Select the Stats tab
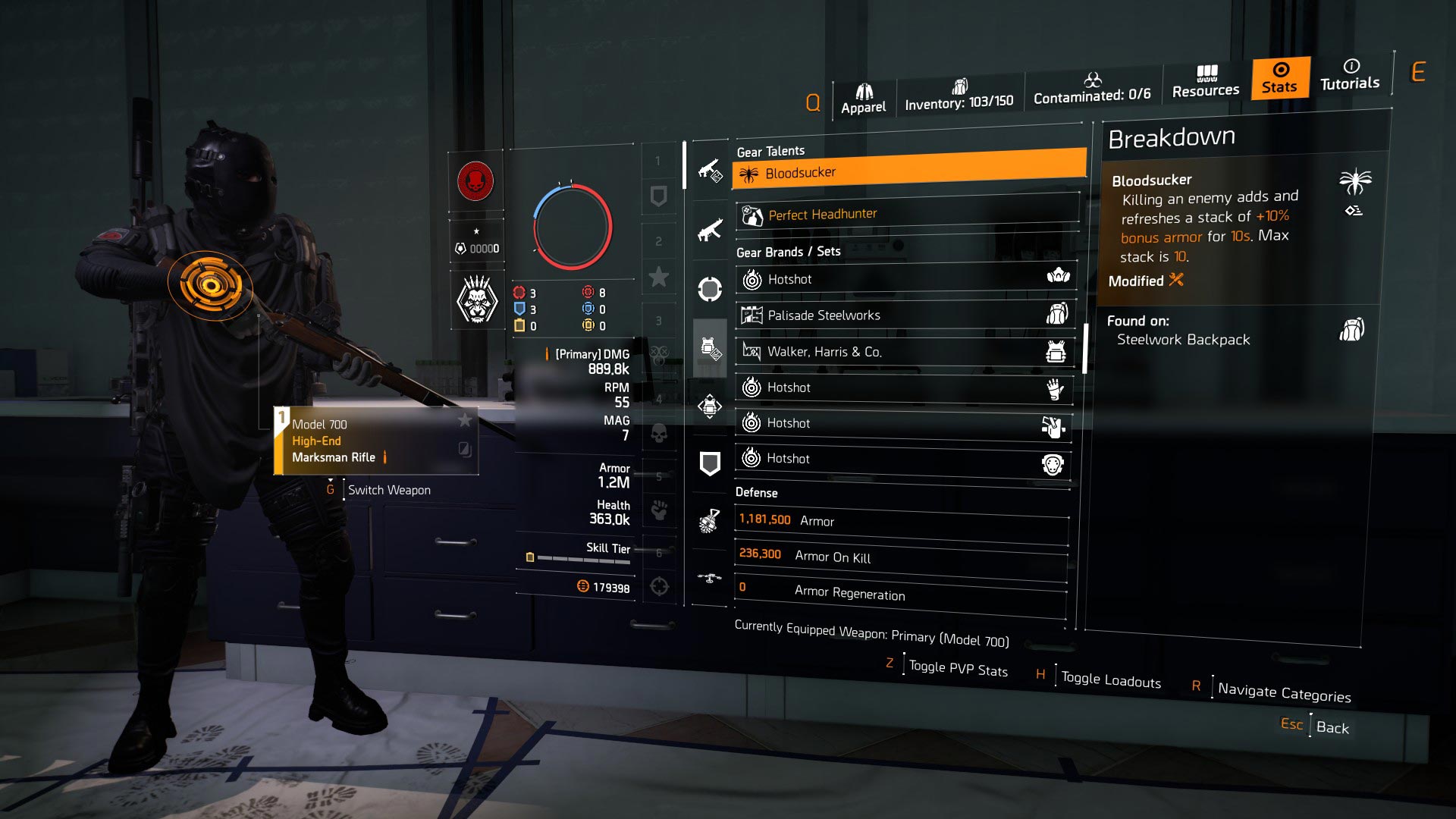Image resolution: width=1456 pixels, height=819 pixels. (1280, 78)
